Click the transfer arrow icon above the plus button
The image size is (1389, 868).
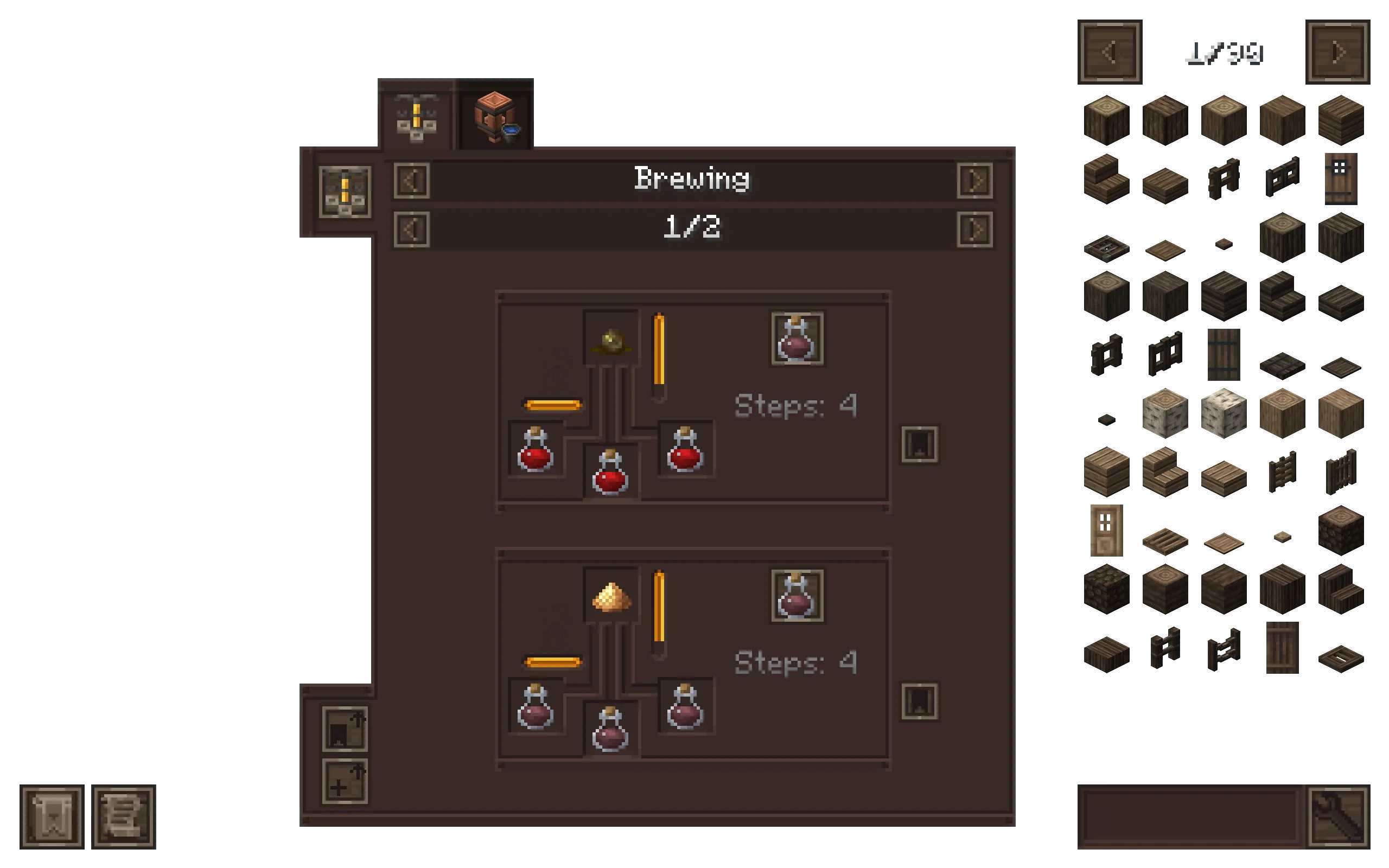345,729
